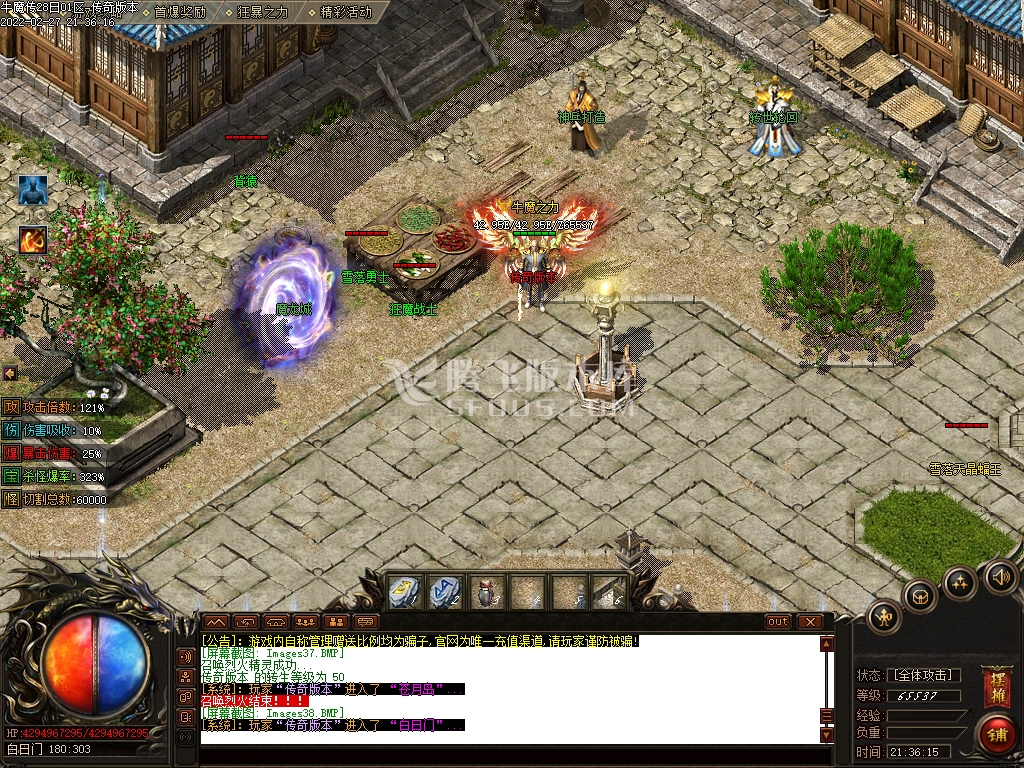The height and width of the screenshot is (768, 1024).
Task: Toggle sound with the speaker button
Action: click(1001, 576)
